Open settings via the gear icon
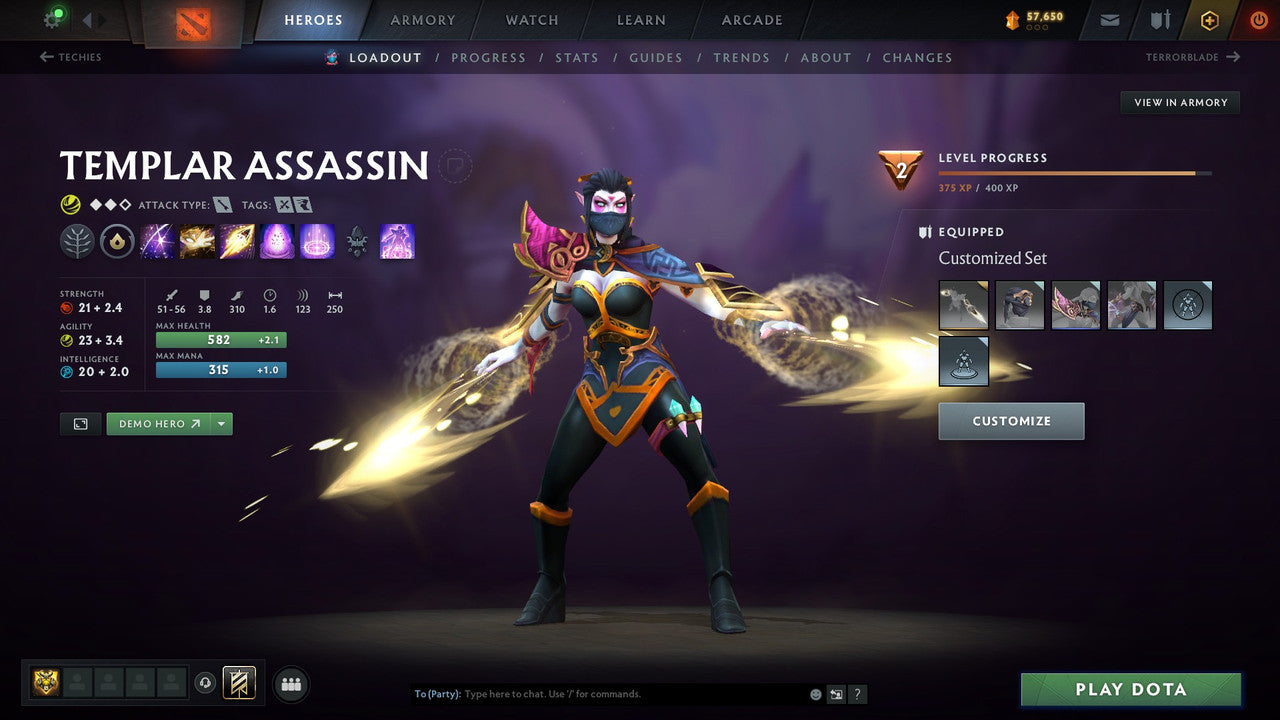 (53, 19)
